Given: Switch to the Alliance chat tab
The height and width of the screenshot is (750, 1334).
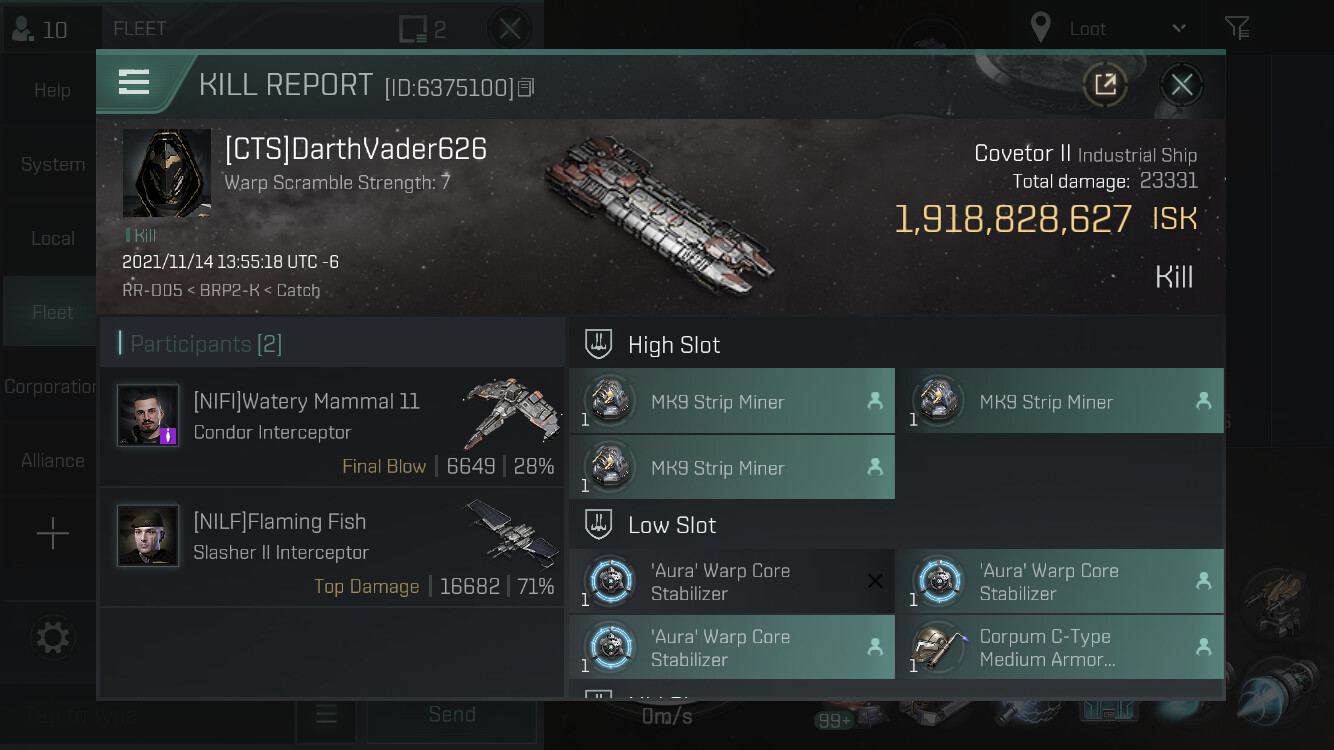Looking at the screenshot, I should (x=53, y=460).
